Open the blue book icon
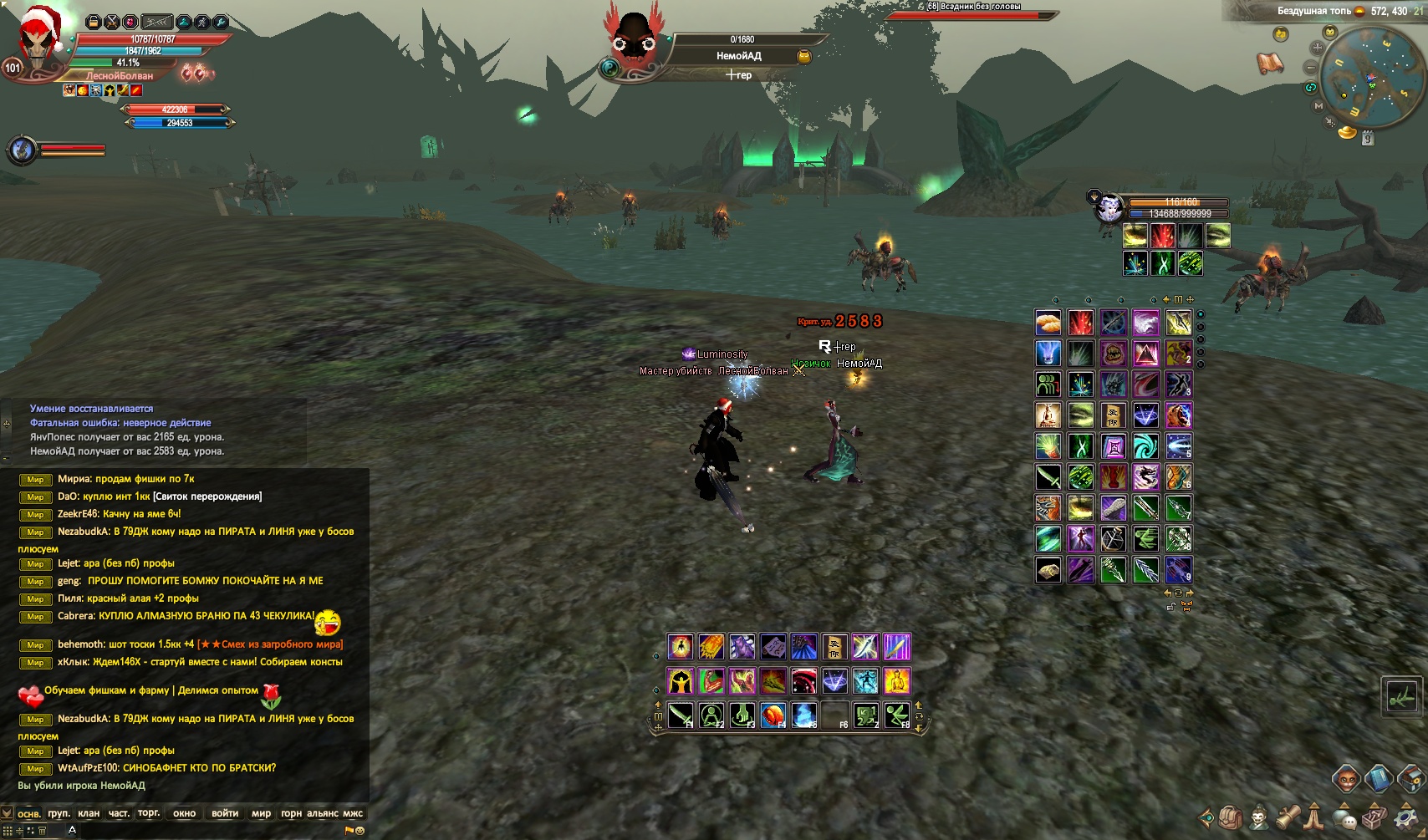Viewport: 1428px width, 840px height. [1378, 779]
